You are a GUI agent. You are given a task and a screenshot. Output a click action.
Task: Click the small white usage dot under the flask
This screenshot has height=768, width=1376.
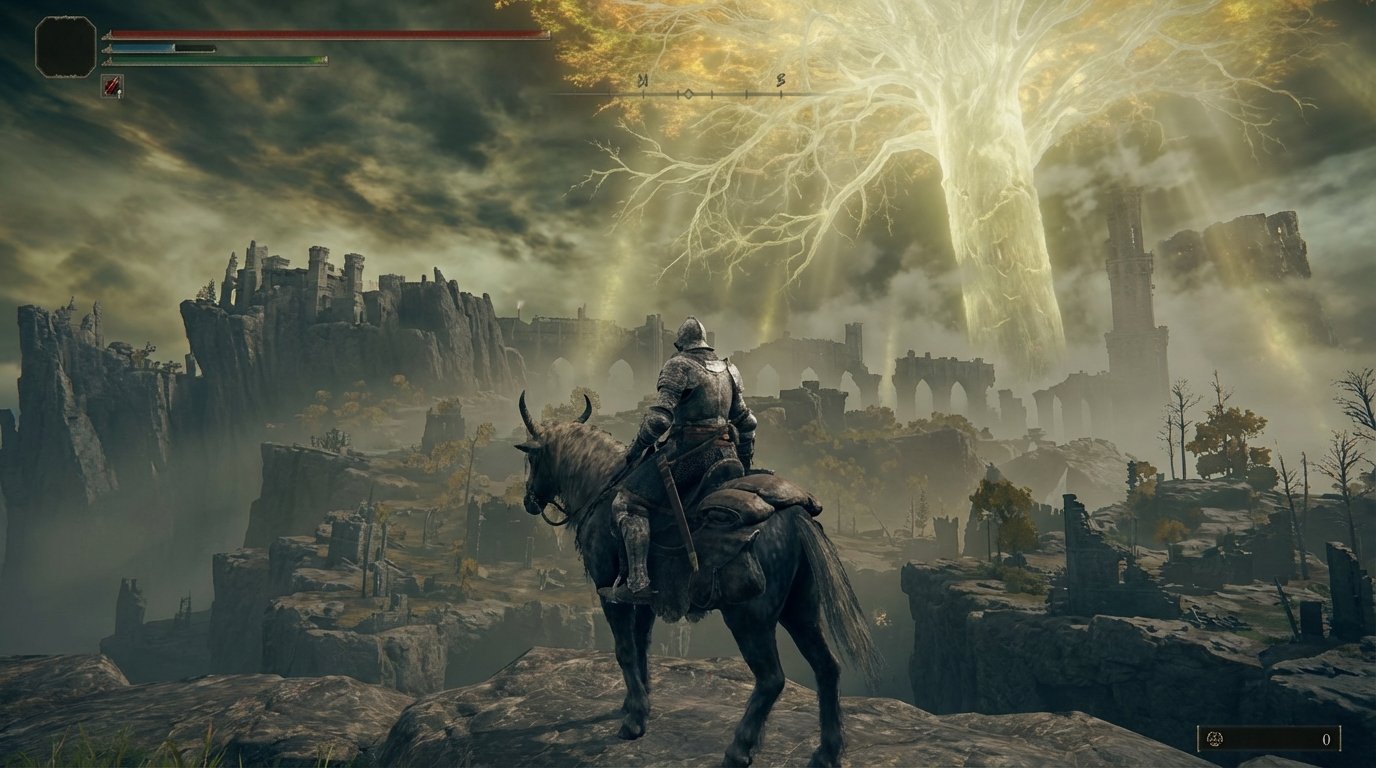click(119, 93)
